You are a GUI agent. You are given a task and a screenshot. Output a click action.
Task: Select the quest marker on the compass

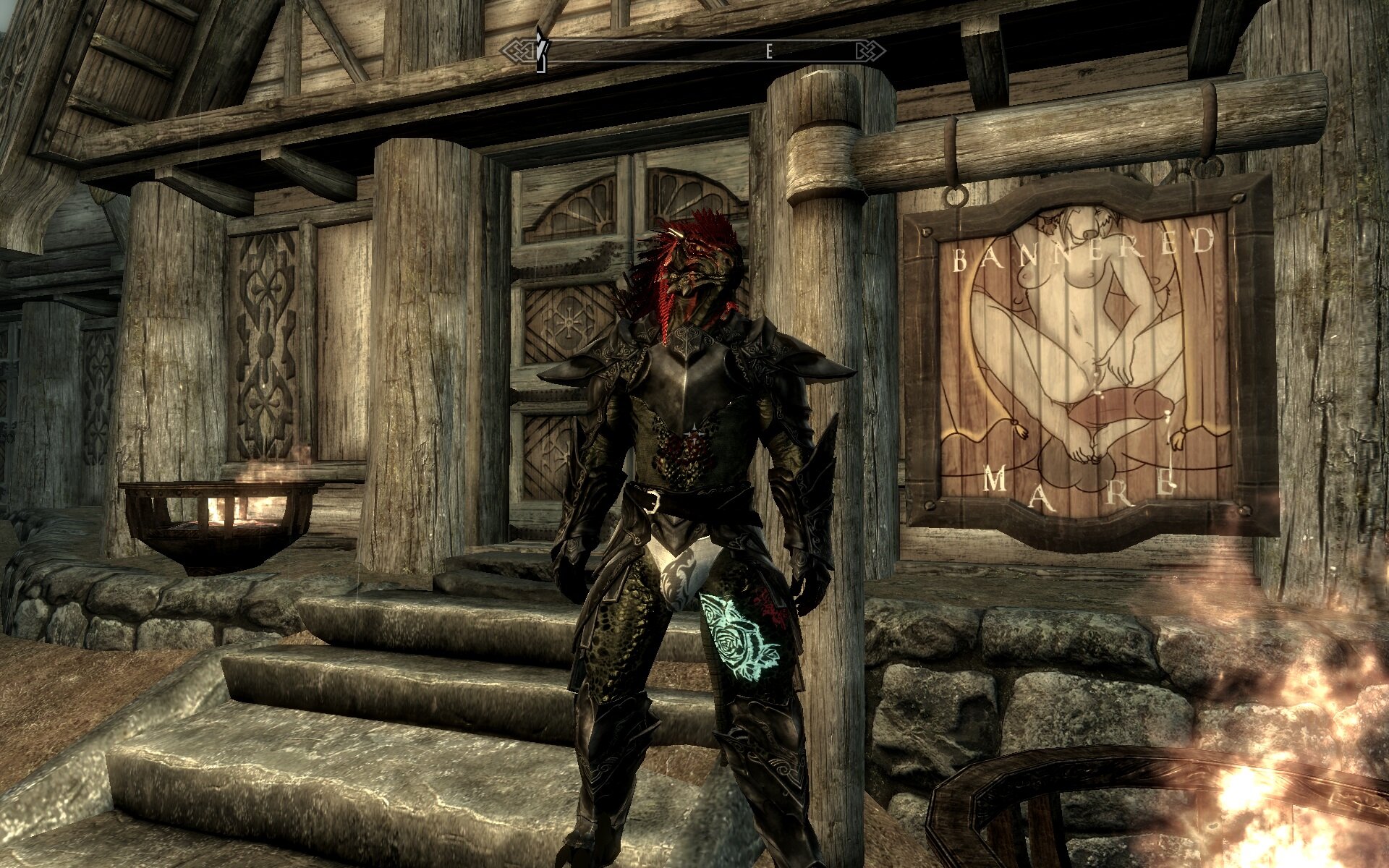(x=540, y=49)
